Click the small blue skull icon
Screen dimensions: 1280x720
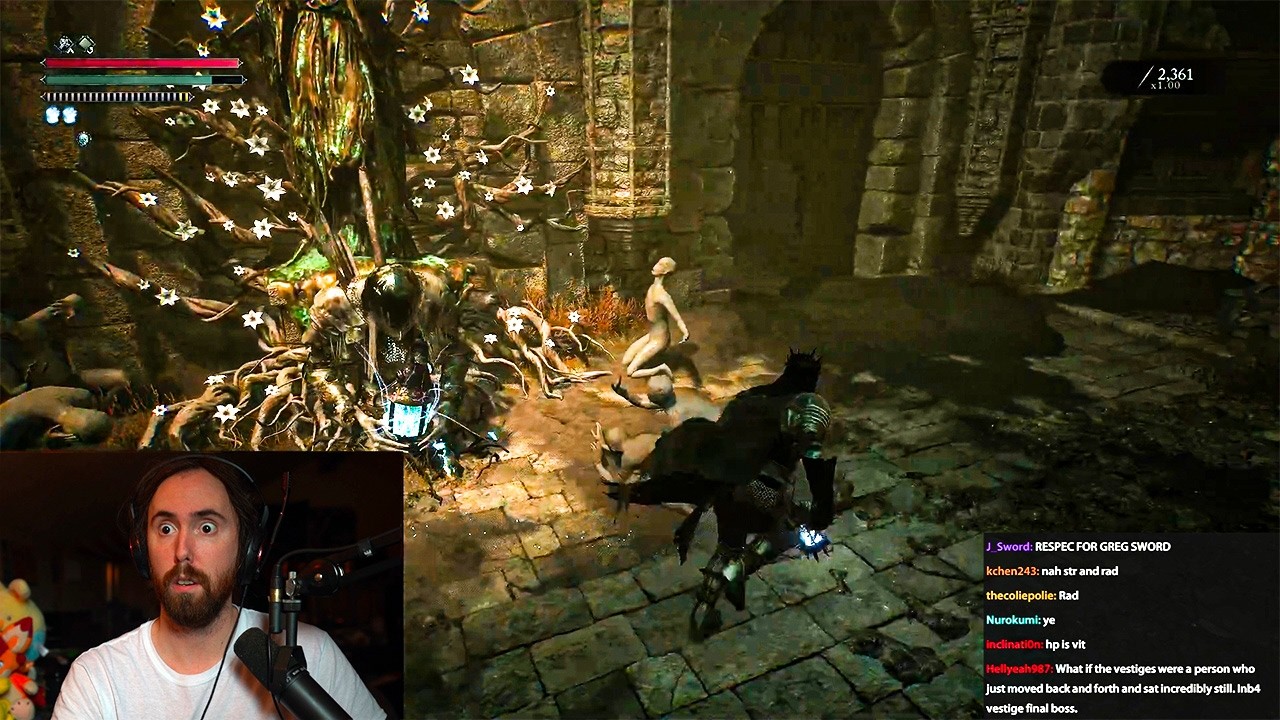click(x=83, y=138)
